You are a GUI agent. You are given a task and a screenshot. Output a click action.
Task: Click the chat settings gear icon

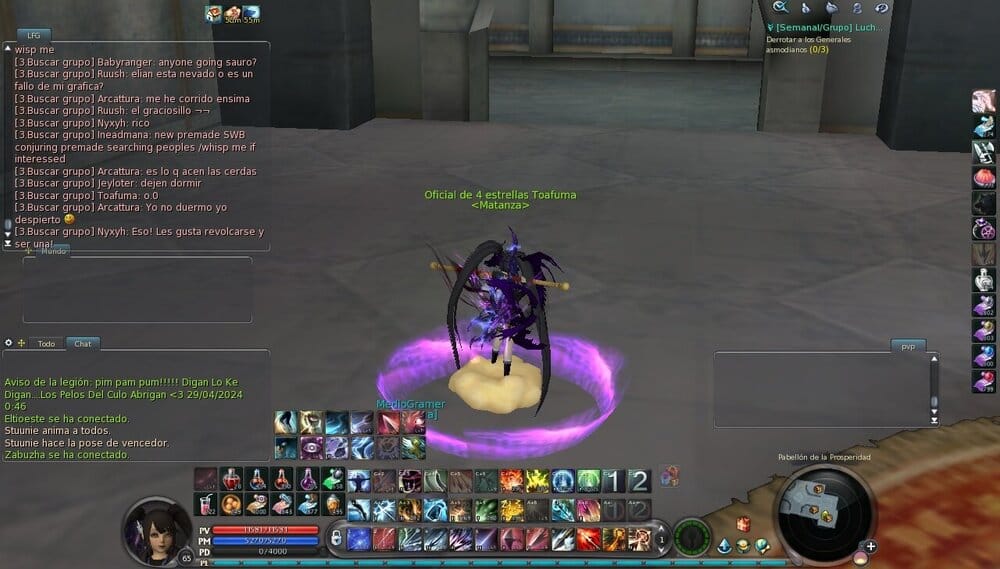9,343
